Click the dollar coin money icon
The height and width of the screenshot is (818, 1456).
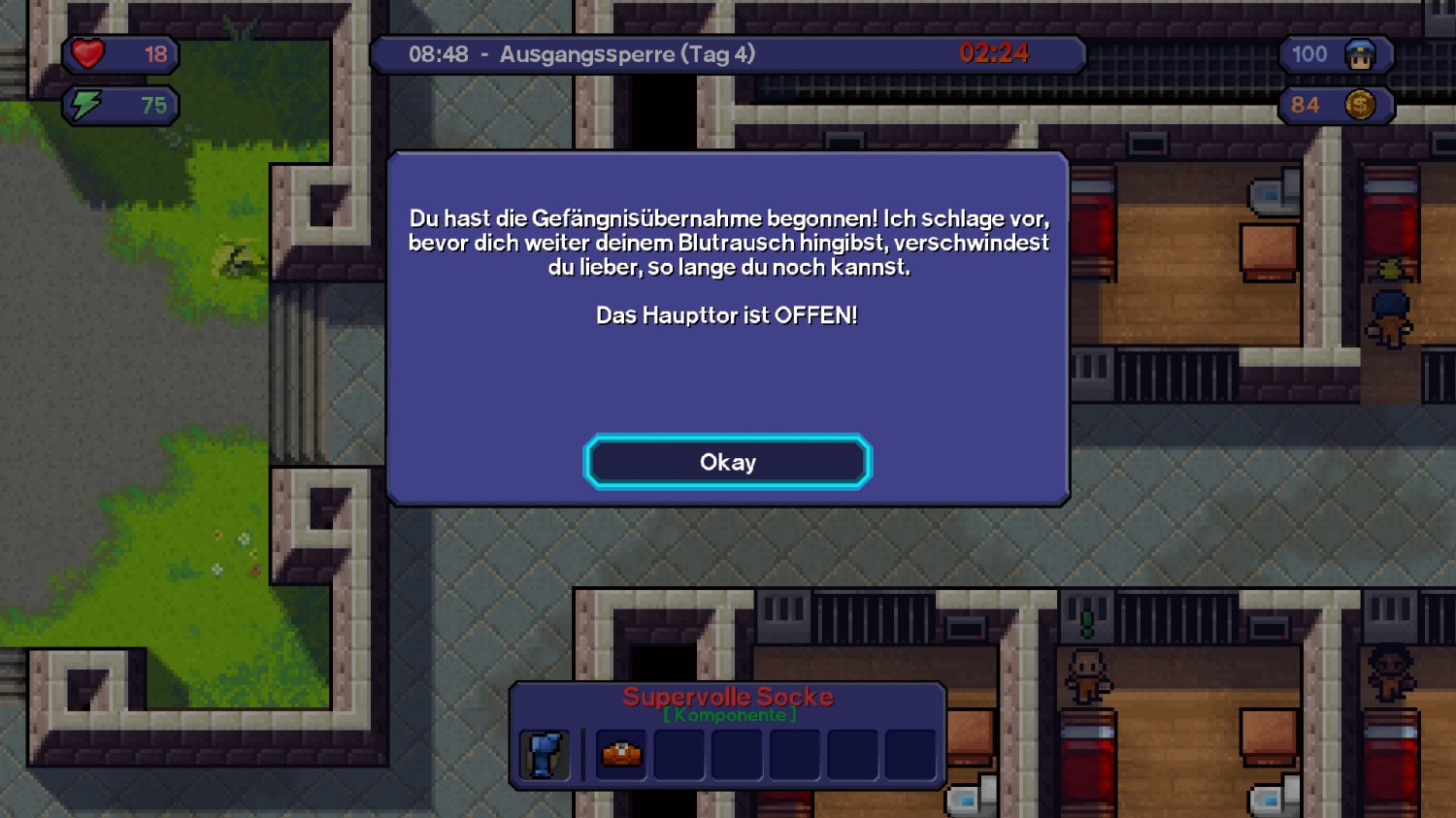click(1363, 105)
